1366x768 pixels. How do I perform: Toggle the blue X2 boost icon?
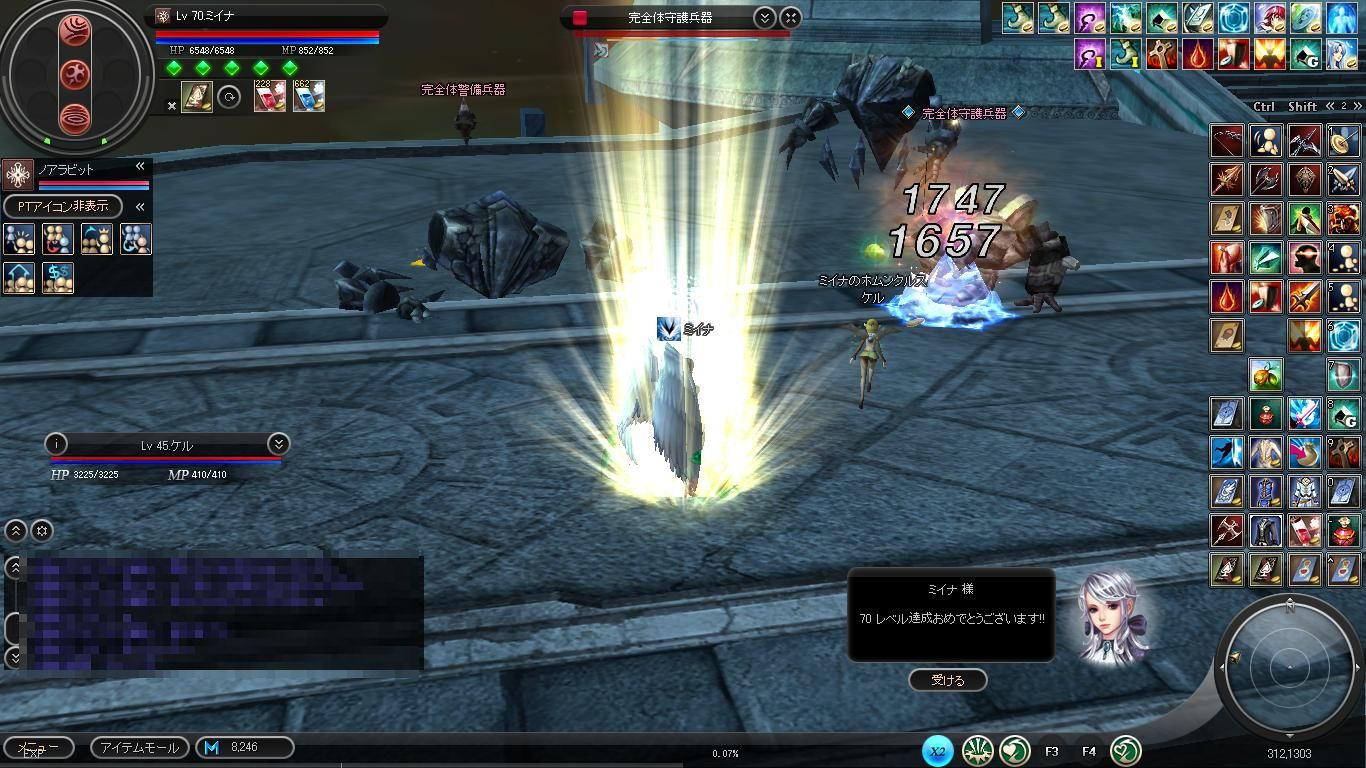coord(937,750)
